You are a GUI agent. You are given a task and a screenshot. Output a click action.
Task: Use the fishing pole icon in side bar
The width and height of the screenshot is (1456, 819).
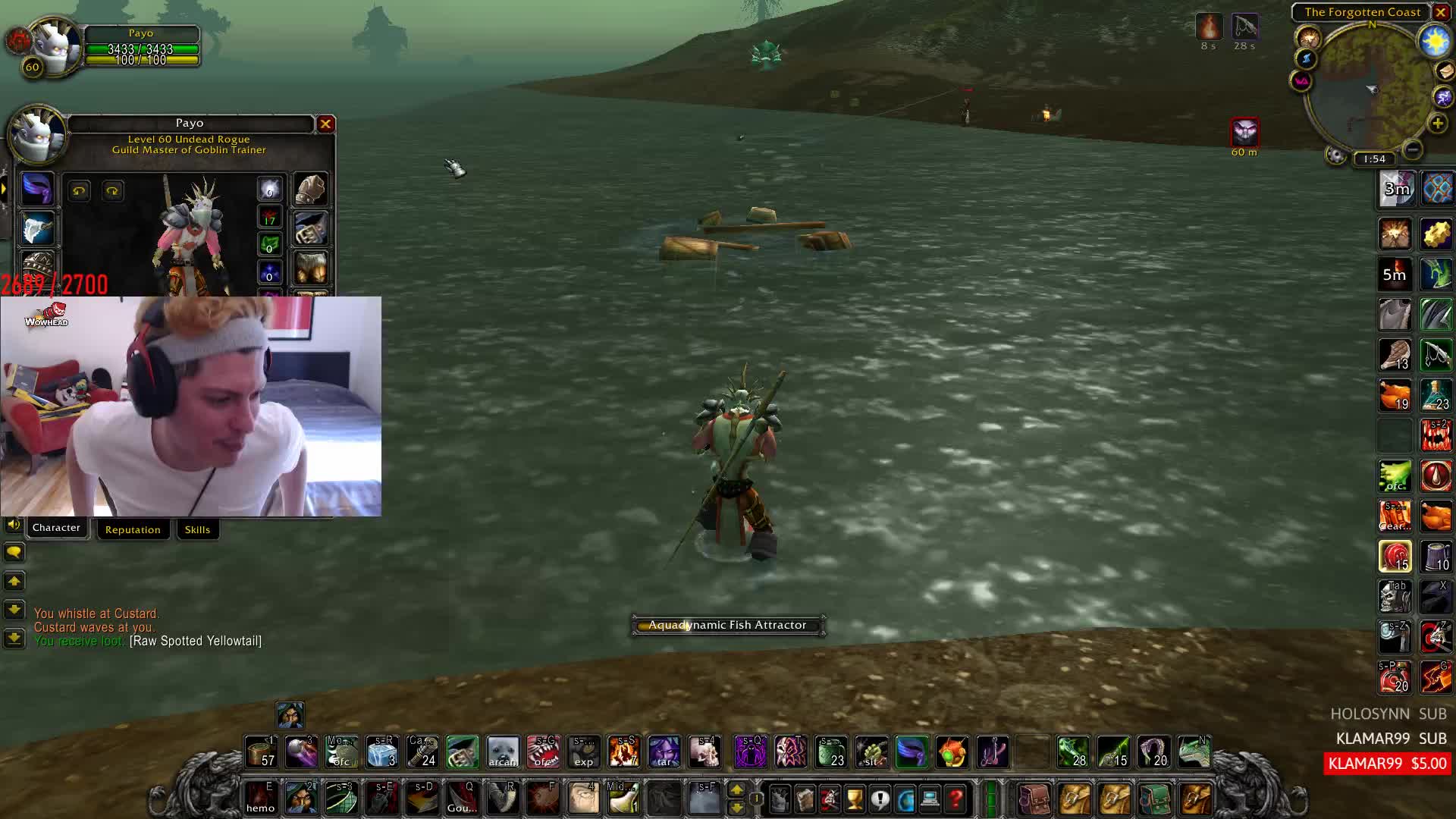point(1436,355)
